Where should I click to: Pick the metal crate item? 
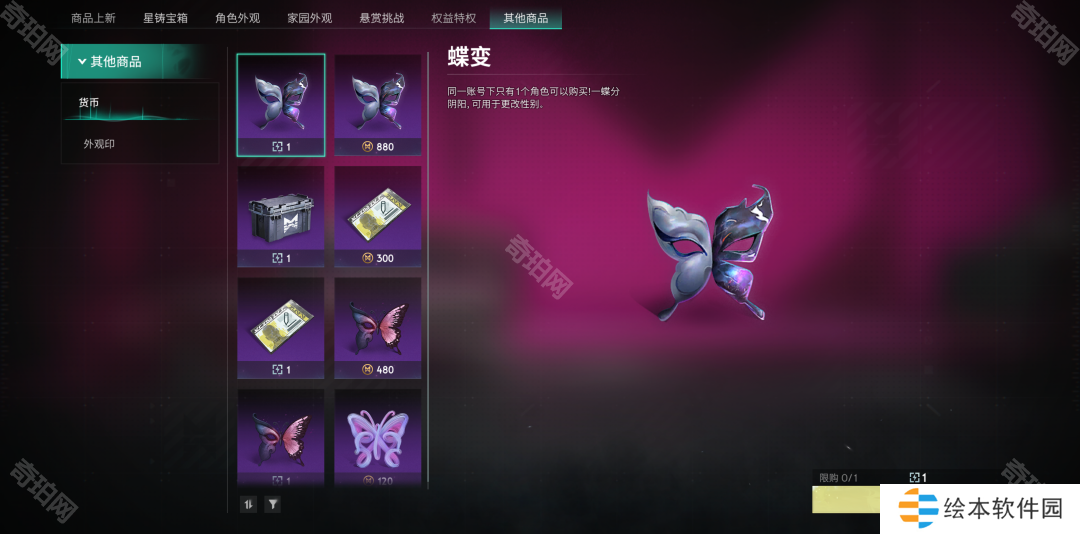pos(280,216)
